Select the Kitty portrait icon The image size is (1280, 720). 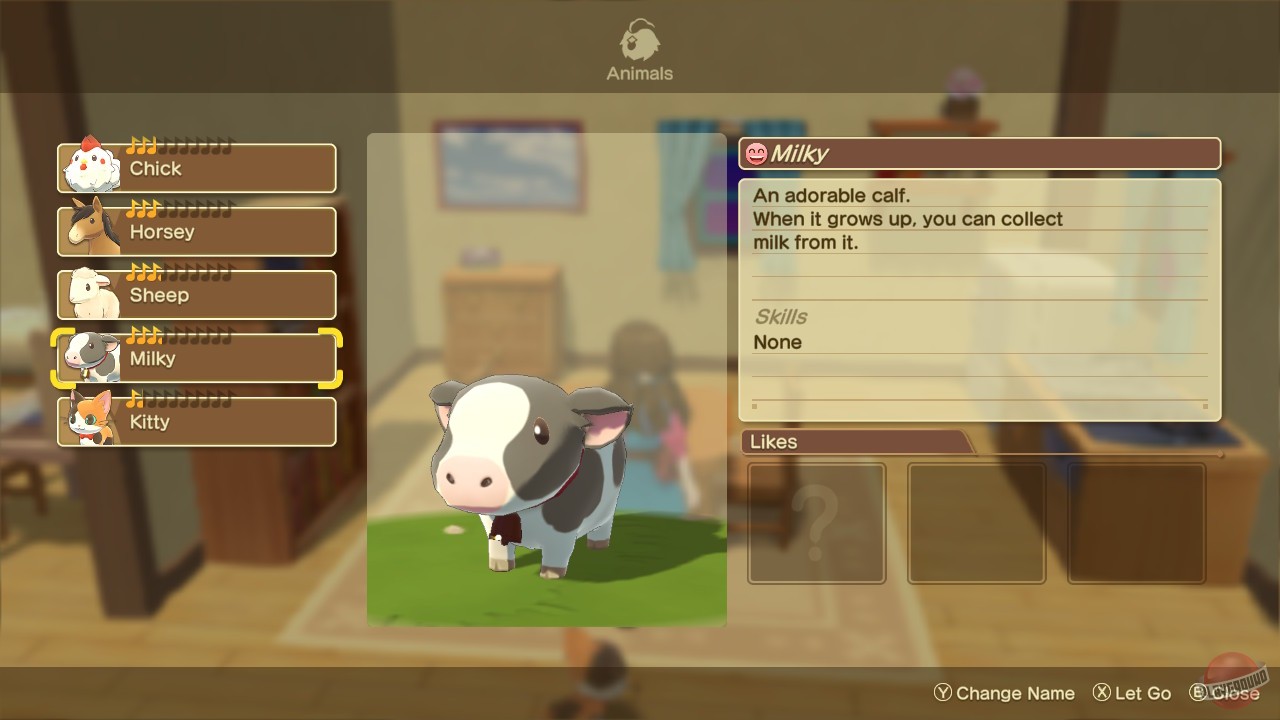coord(86,421)
